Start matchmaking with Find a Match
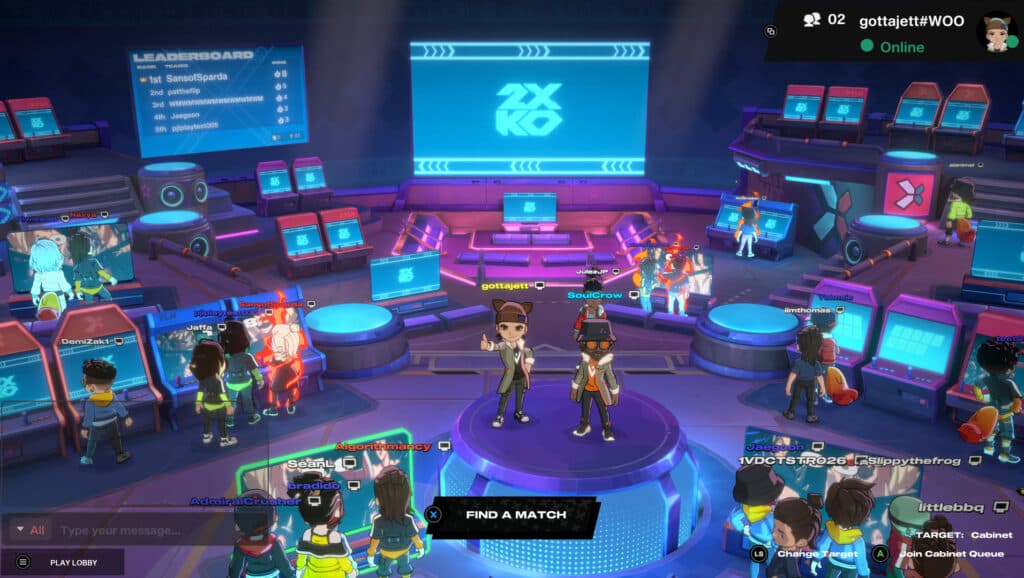 click(x=514, y=515)
